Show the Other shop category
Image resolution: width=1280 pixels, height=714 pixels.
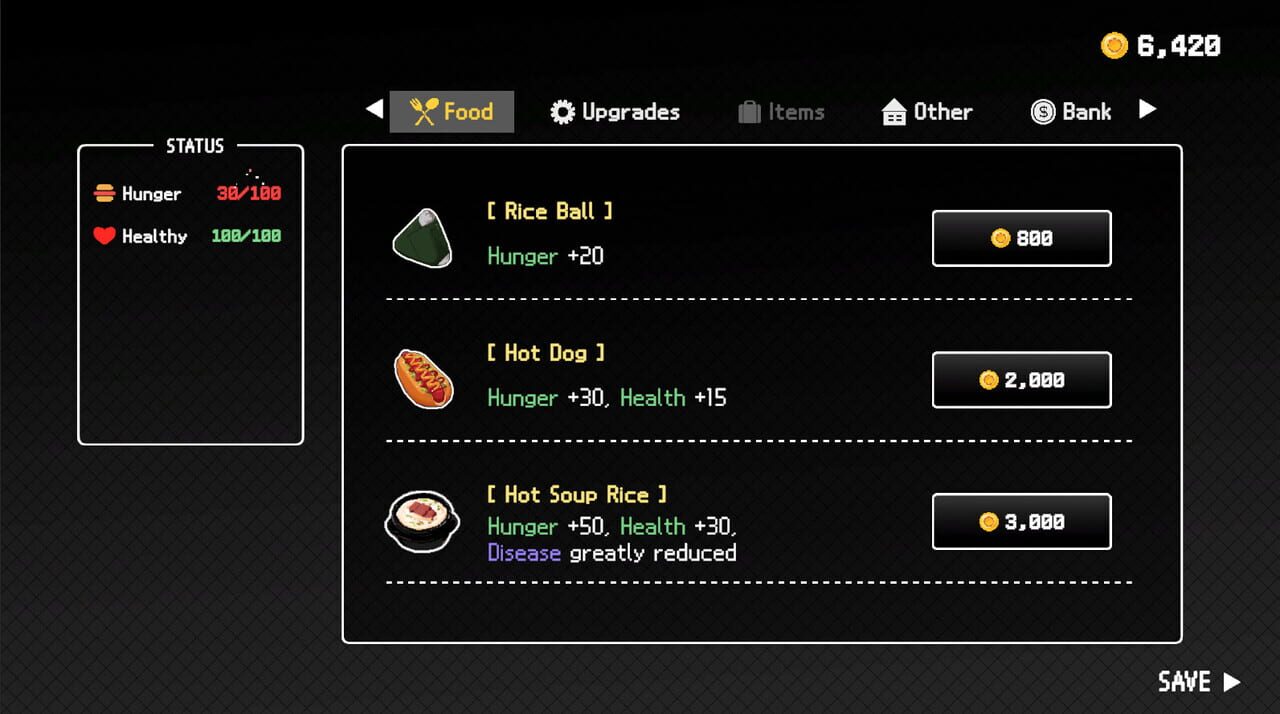(x=927, y=112)
